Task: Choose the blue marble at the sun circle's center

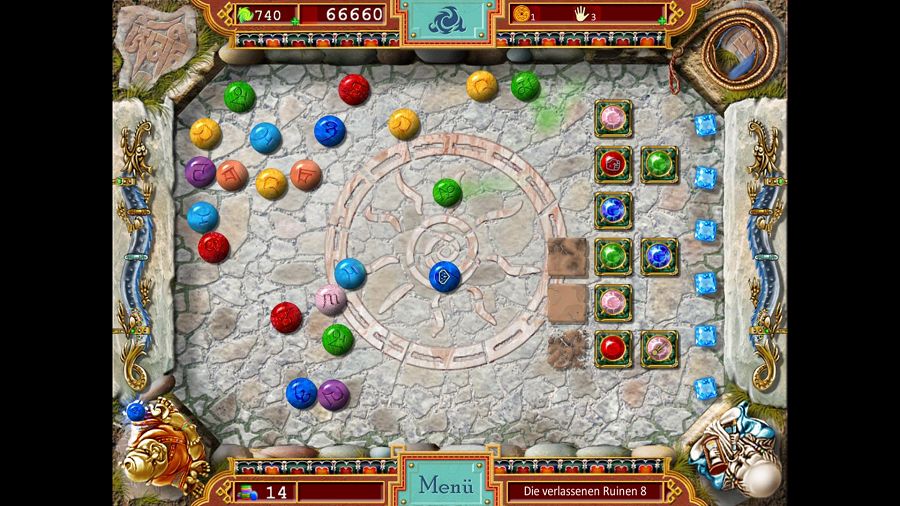Action: point(444,276)
